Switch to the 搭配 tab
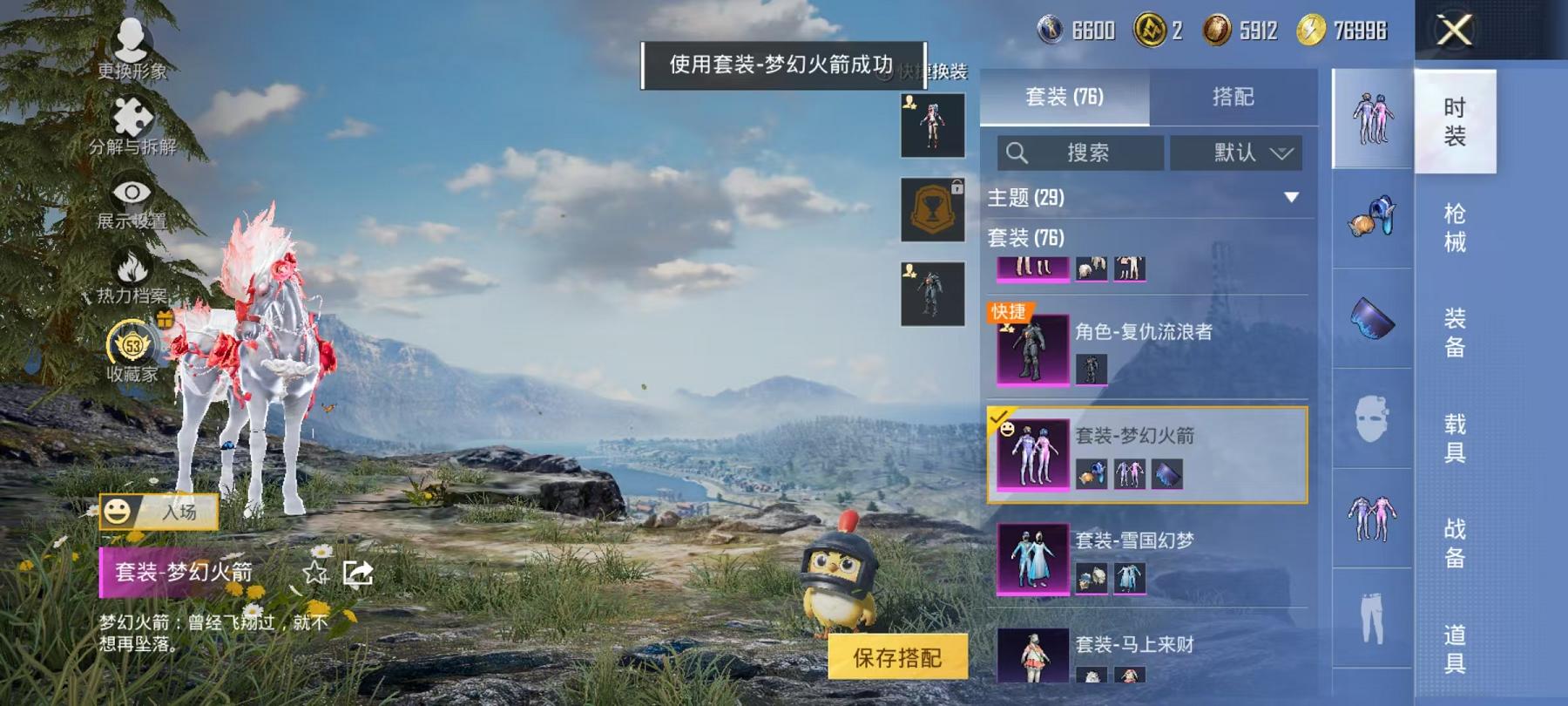 coord(1233,98)
